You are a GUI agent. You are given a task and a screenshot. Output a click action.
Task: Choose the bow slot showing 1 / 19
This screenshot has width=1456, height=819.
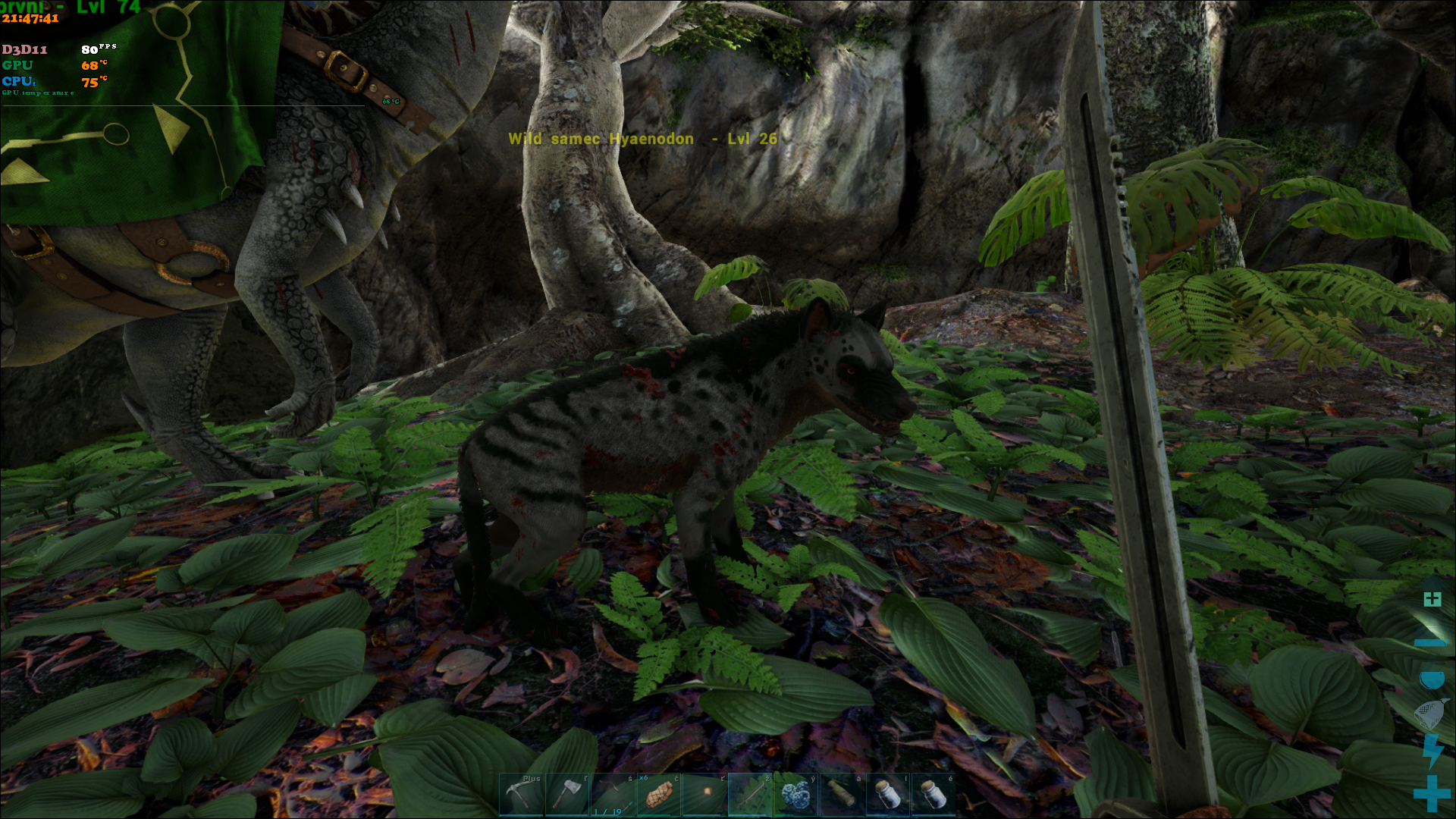pos(613,795)
